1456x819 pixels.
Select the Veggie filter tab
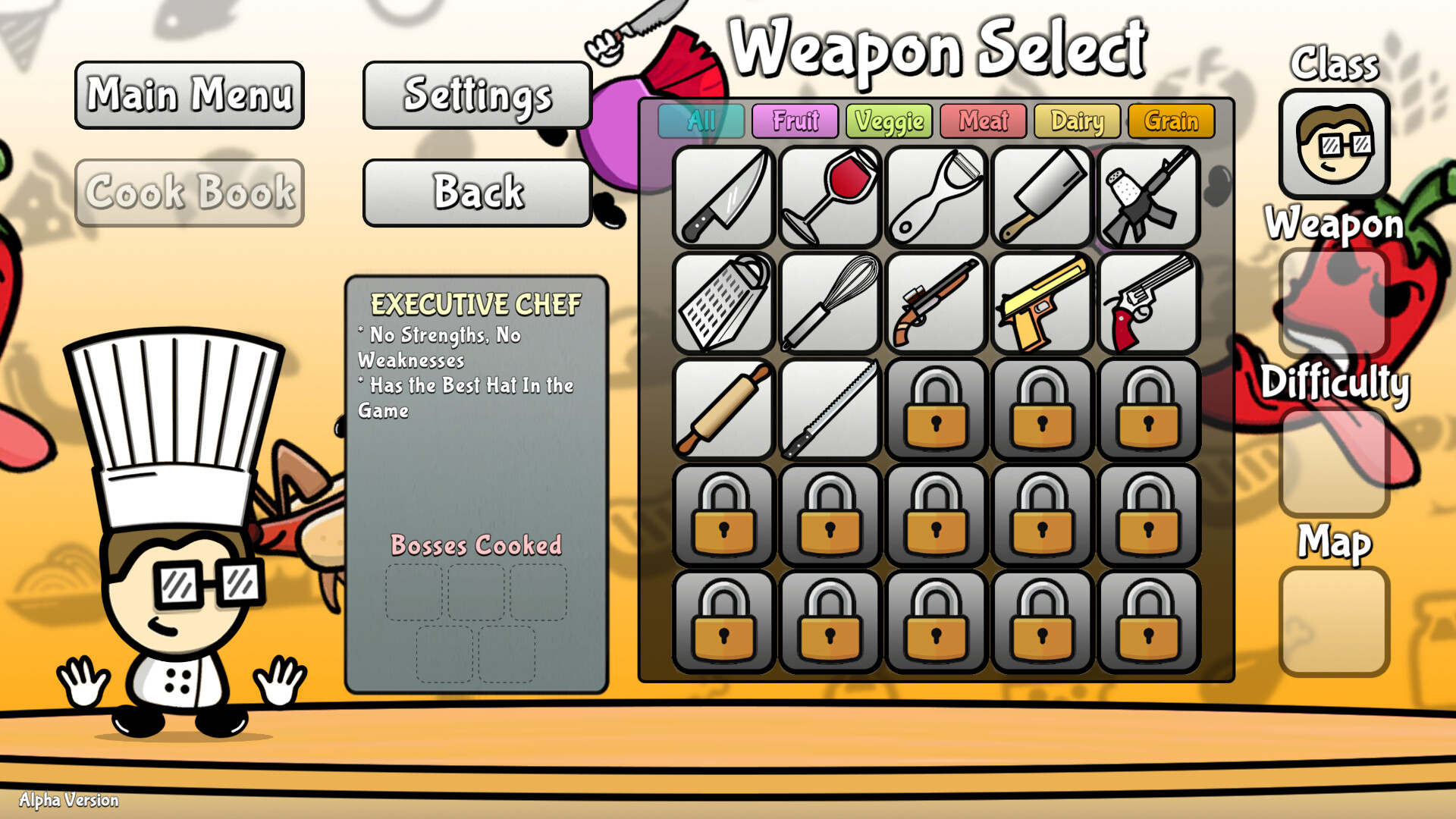(889, 121)
